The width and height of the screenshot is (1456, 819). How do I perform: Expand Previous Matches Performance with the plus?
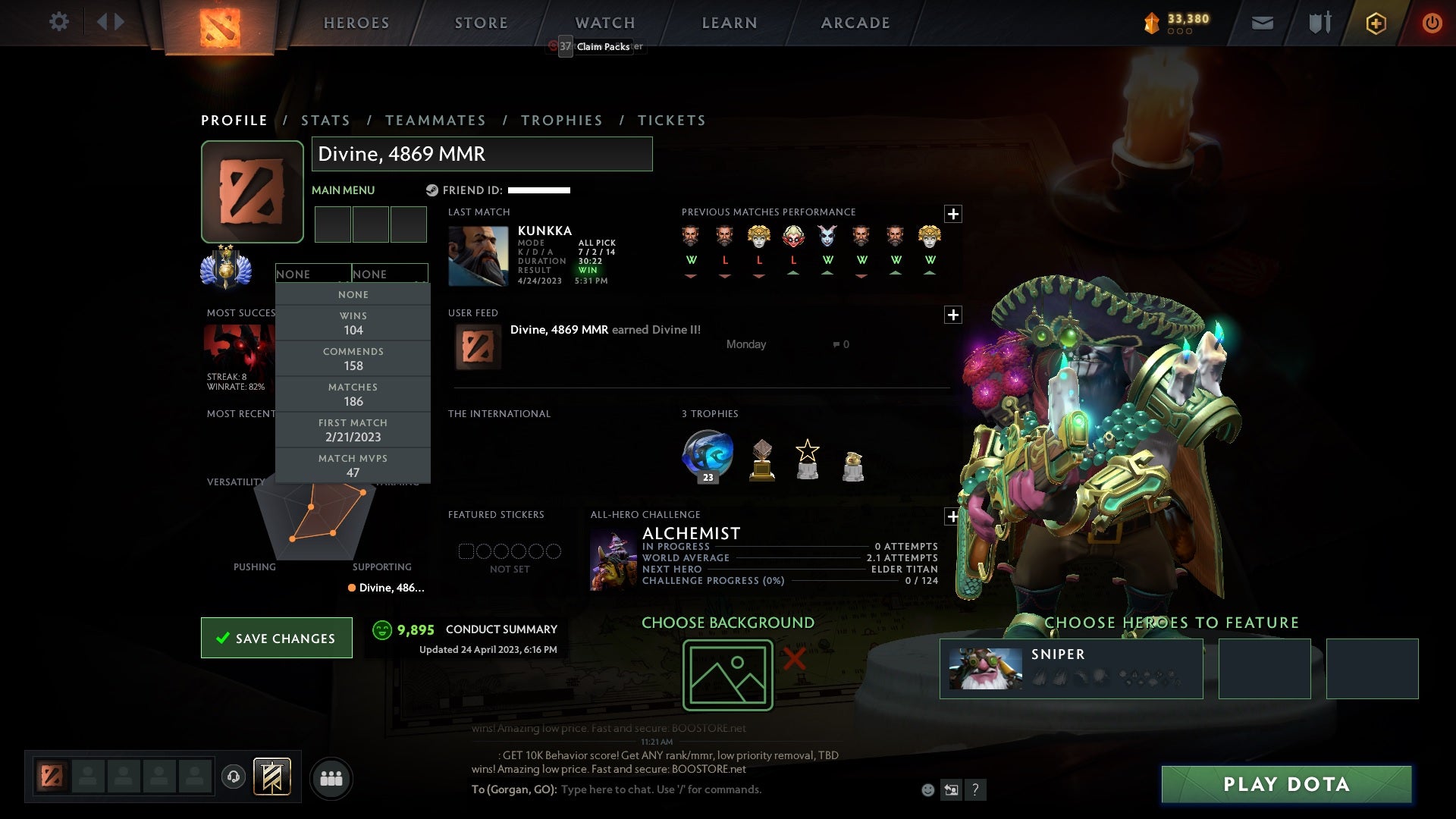tap(953, 215)
